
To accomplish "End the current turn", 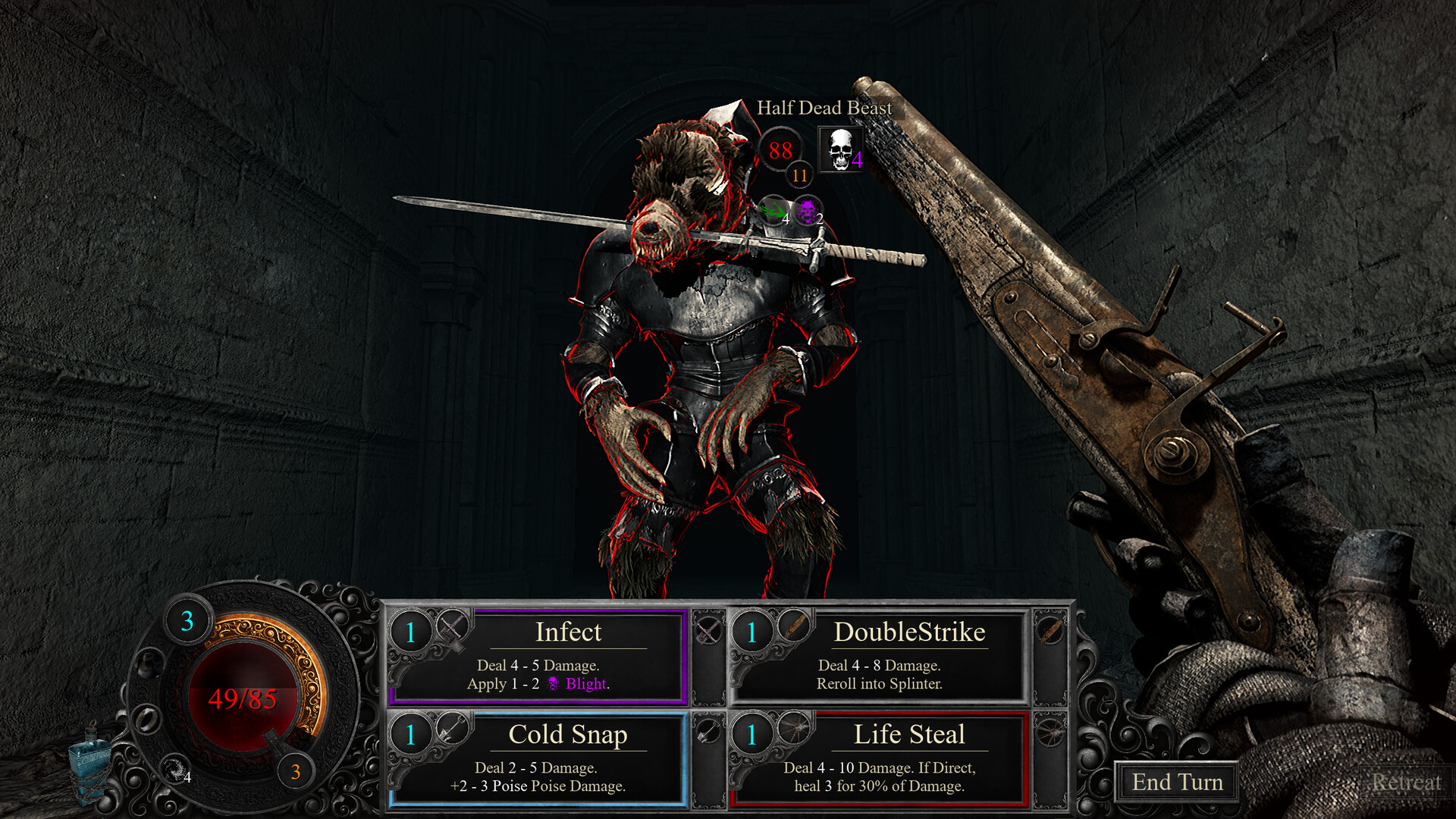I will click(x=1176, y=782).
